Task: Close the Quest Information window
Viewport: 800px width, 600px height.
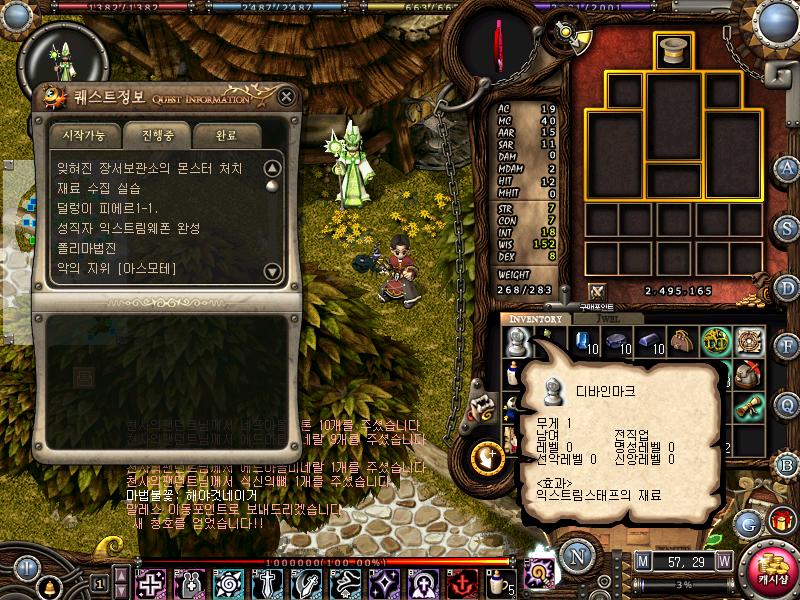Action: pos(287,97)
